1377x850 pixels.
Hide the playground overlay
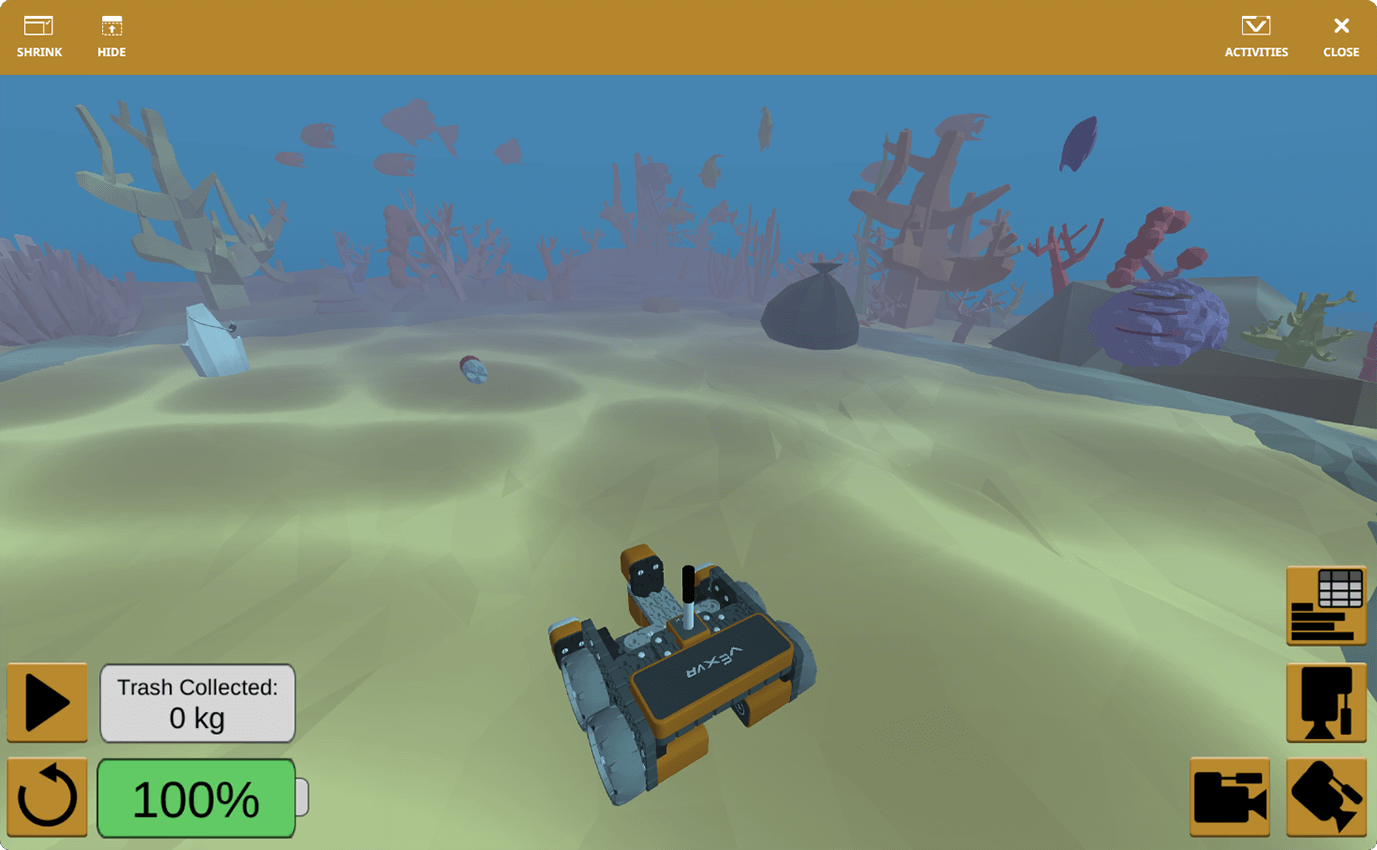tap(111, 35)
